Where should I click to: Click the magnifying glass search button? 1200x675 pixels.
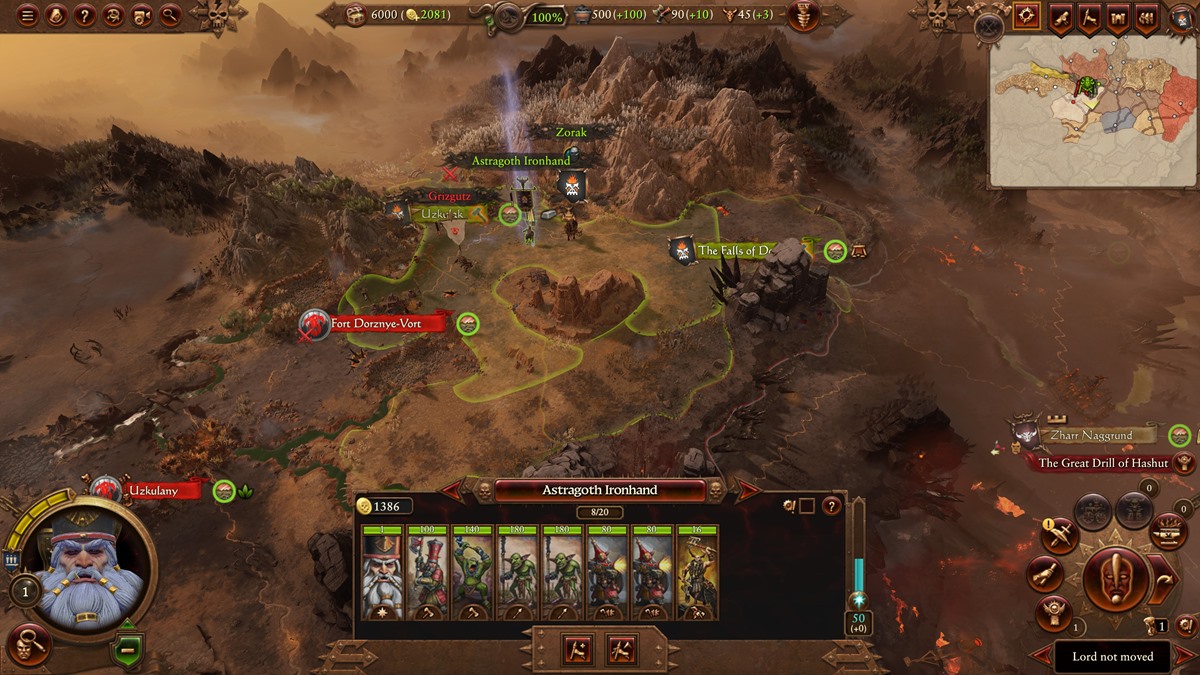[x=170, y=15]
